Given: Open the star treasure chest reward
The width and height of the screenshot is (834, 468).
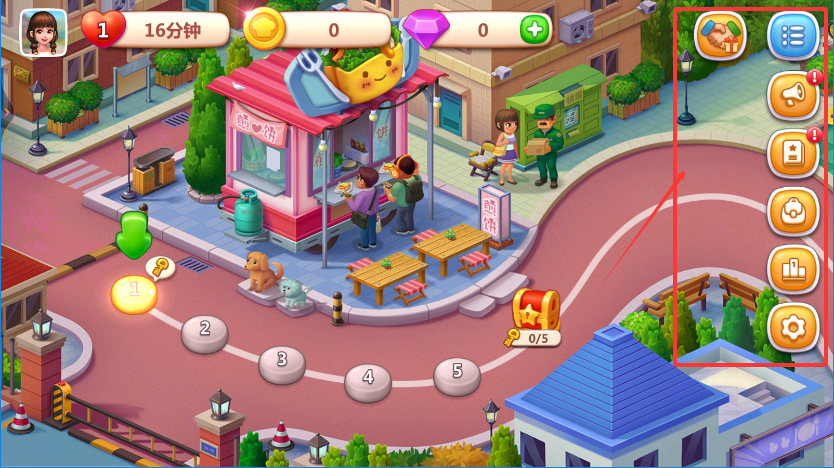Looking at the screenshot, I should click(536, 312).
